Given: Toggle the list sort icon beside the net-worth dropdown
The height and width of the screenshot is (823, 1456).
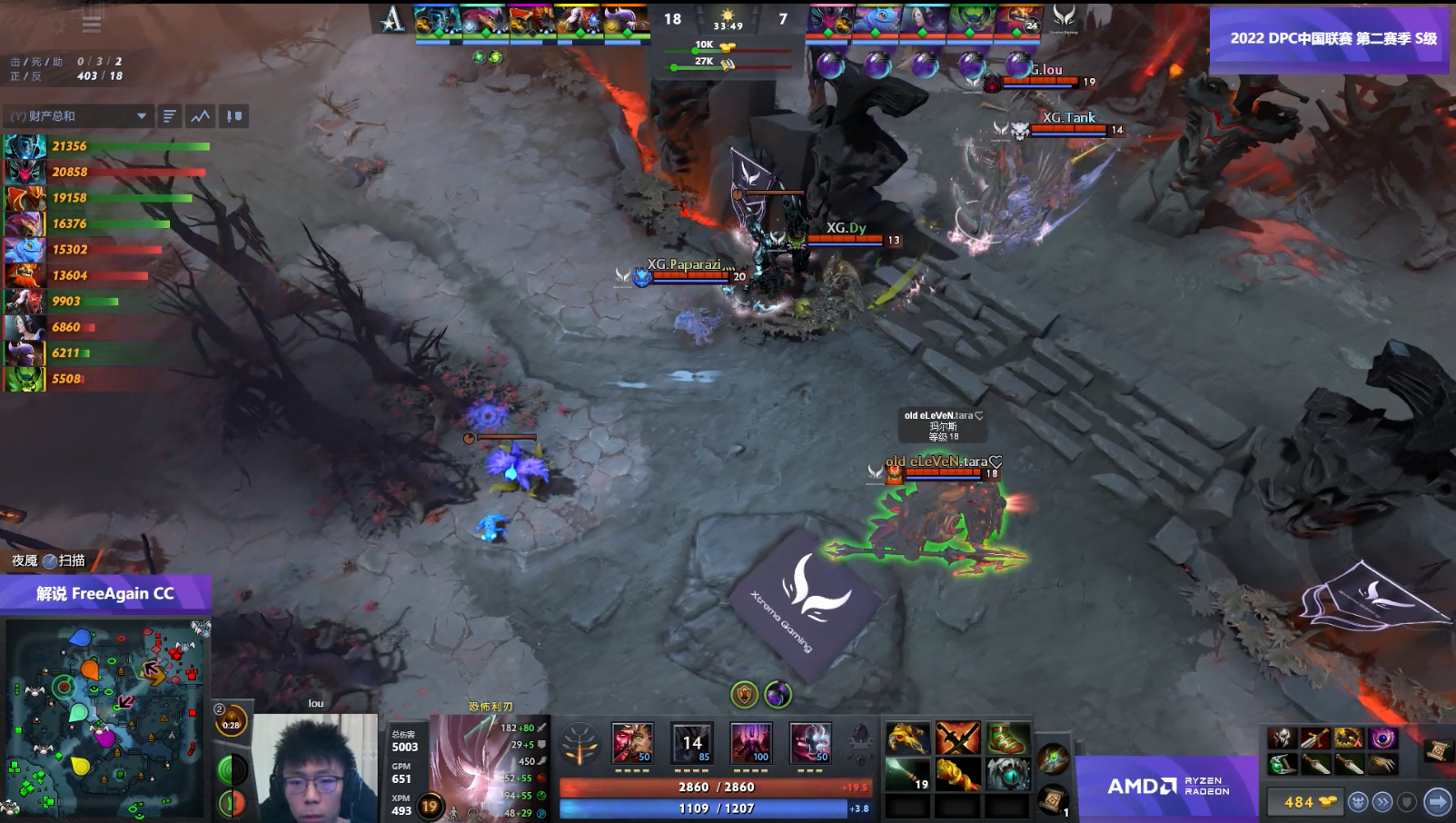Looking at the screenshot, I should click(170, 115).
